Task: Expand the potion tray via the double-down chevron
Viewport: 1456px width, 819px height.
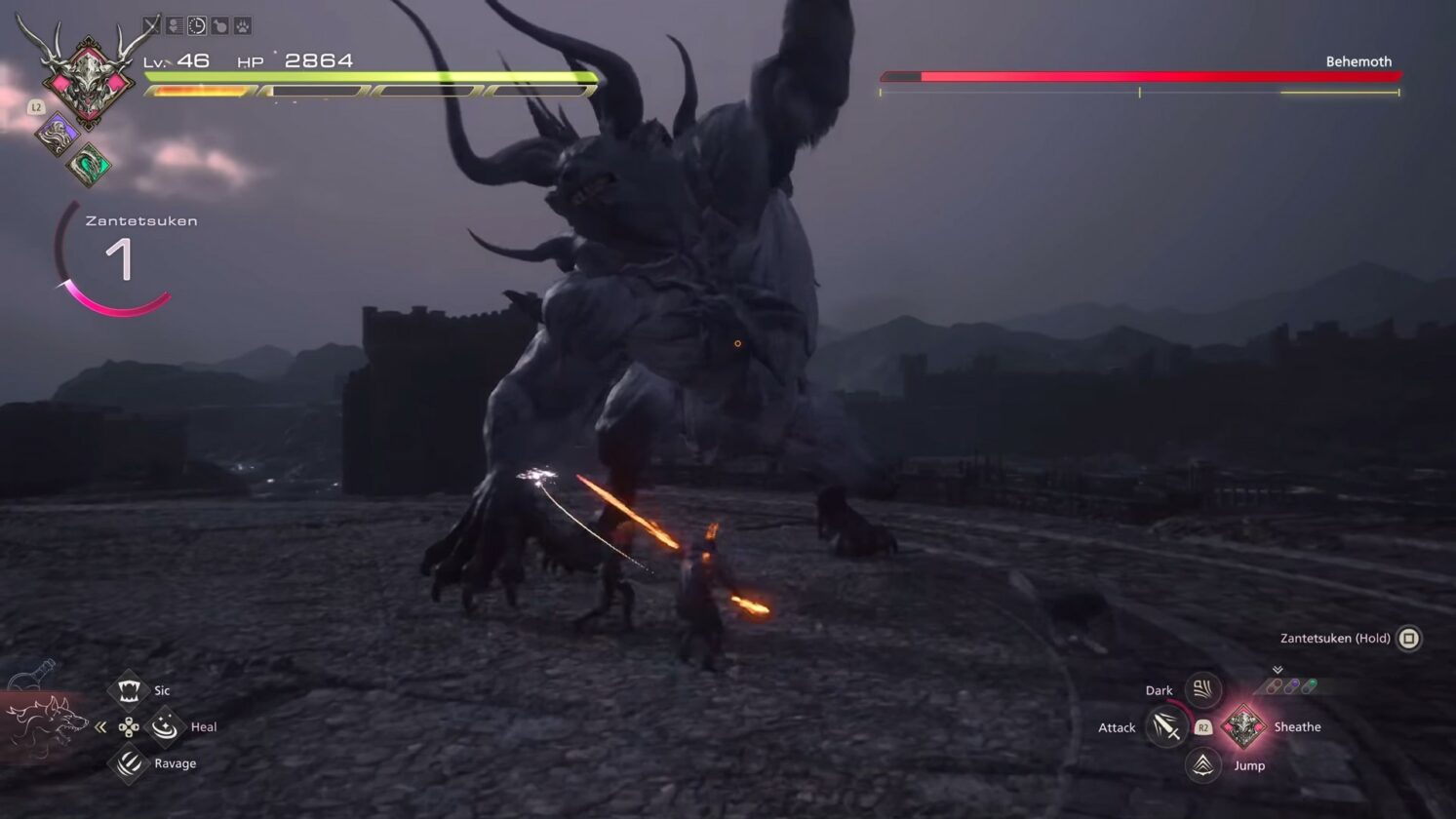Action: [1278, 669]
